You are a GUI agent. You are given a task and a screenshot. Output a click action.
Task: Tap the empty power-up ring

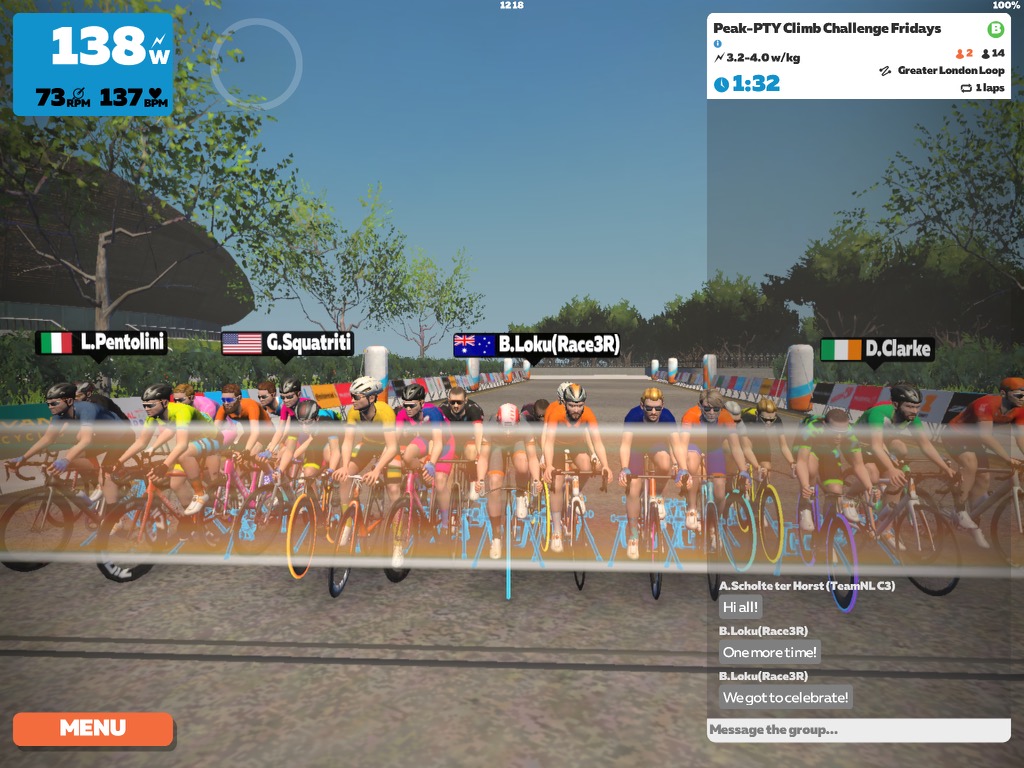point(255,63)
